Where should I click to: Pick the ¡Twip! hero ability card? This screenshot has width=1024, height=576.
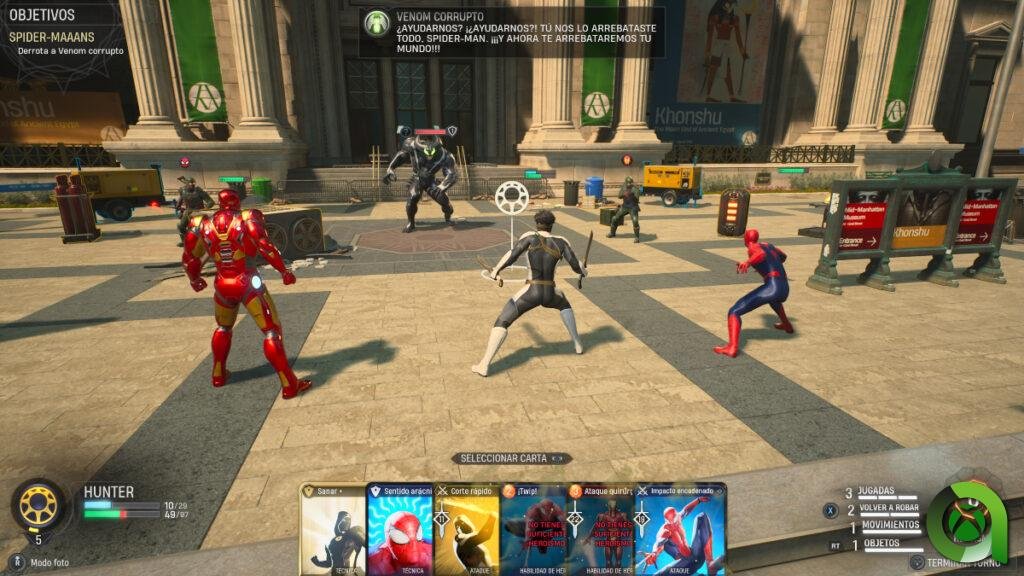click(x=533, y=529)
